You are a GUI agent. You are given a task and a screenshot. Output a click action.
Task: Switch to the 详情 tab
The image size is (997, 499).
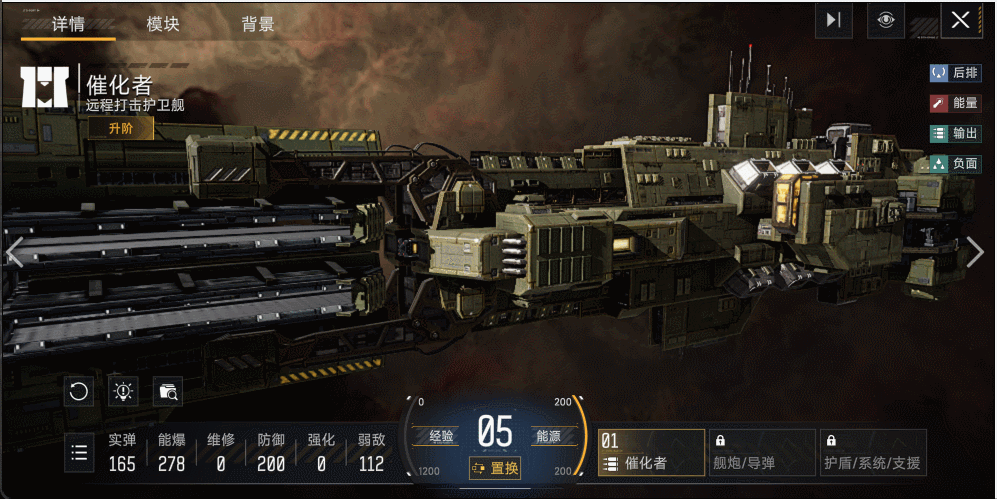(68, 25)
